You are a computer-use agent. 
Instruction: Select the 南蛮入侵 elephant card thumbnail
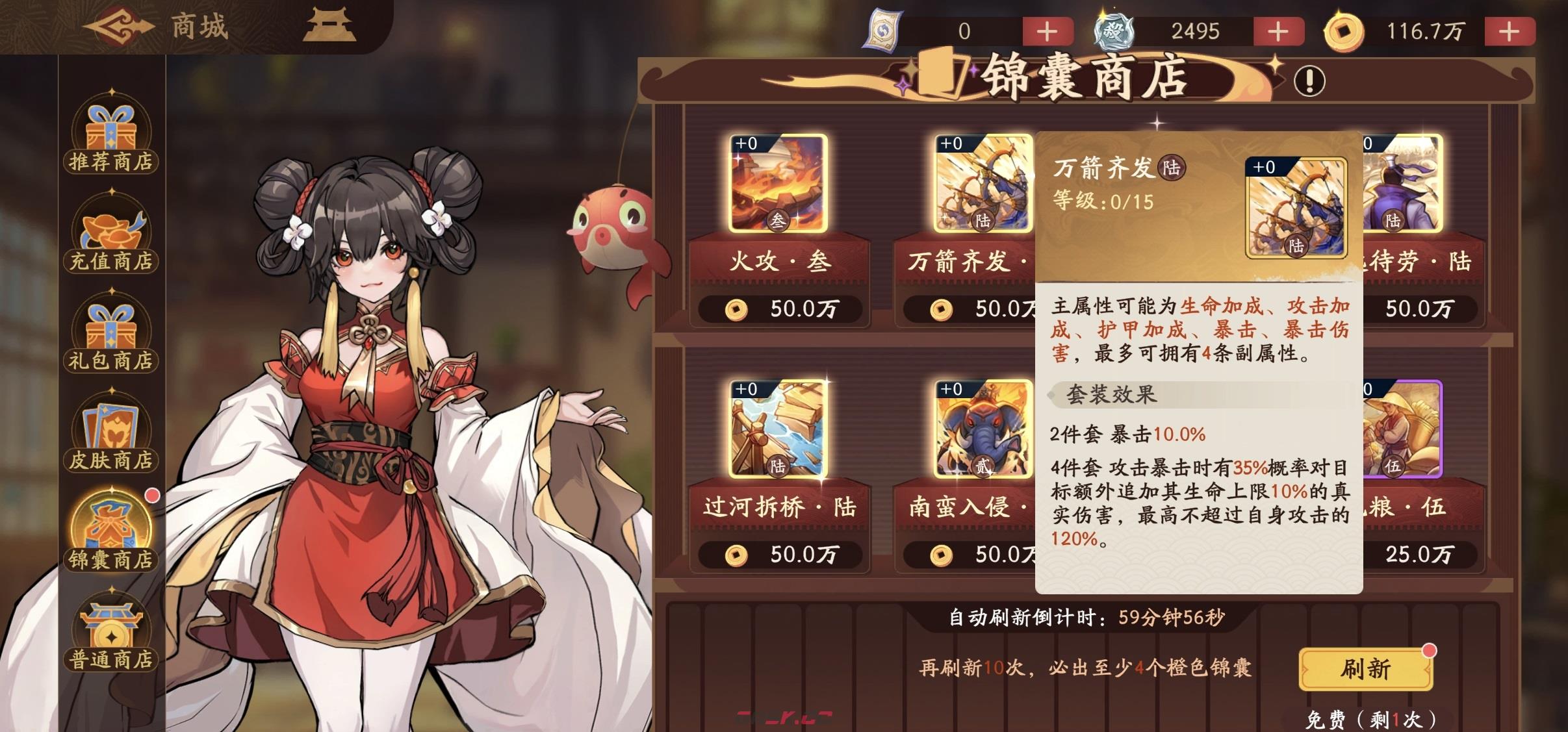pos(983,429)
